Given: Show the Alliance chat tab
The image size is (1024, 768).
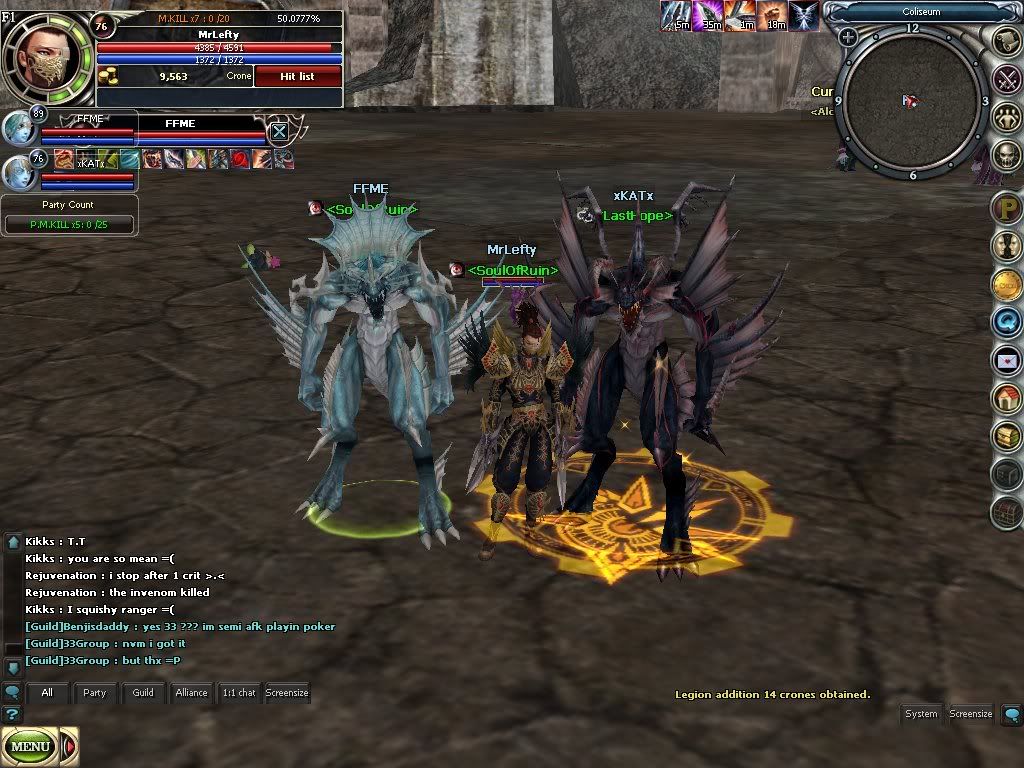Looking at the screenshot, I should pos(191,692).
